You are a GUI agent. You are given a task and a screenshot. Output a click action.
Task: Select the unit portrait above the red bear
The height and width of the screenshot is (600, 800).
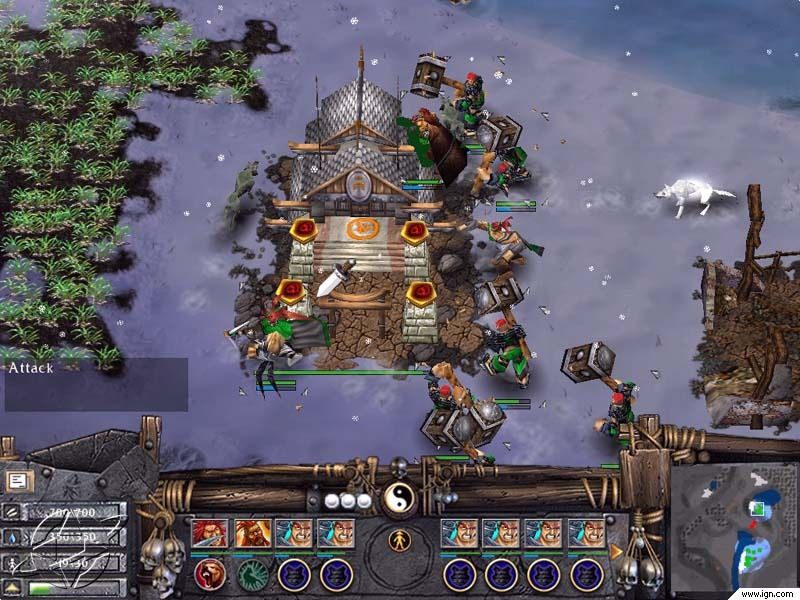(x=210, y=533)
